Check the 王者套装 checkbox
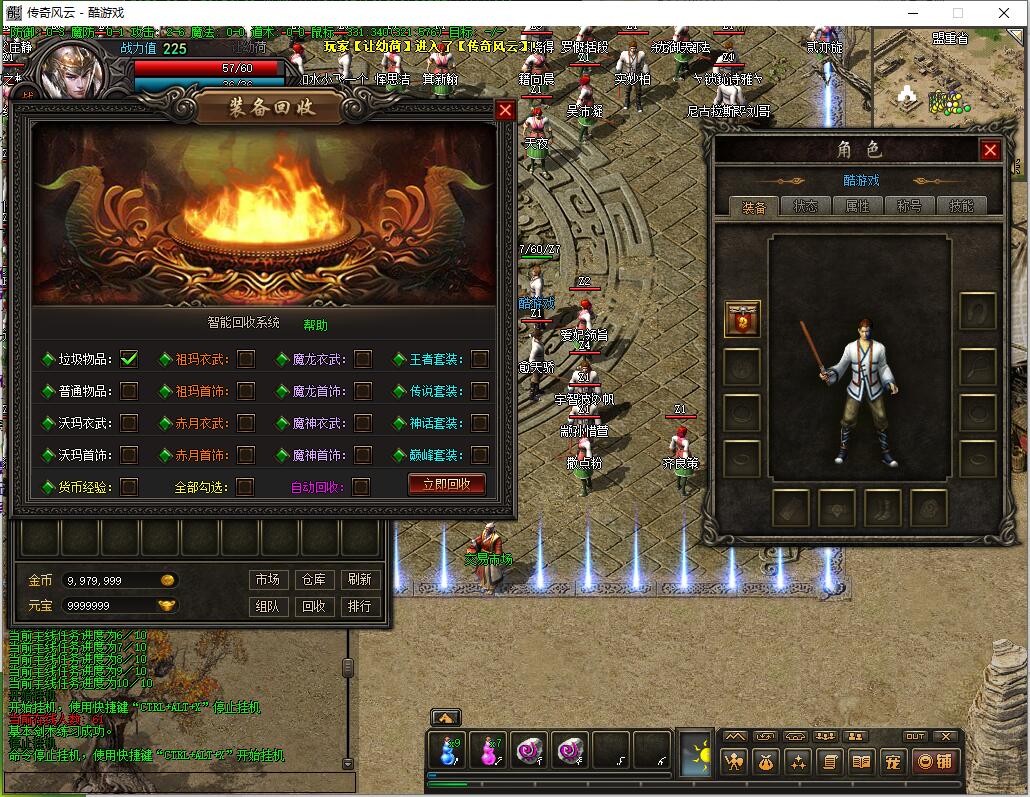 tap(480, 359)
